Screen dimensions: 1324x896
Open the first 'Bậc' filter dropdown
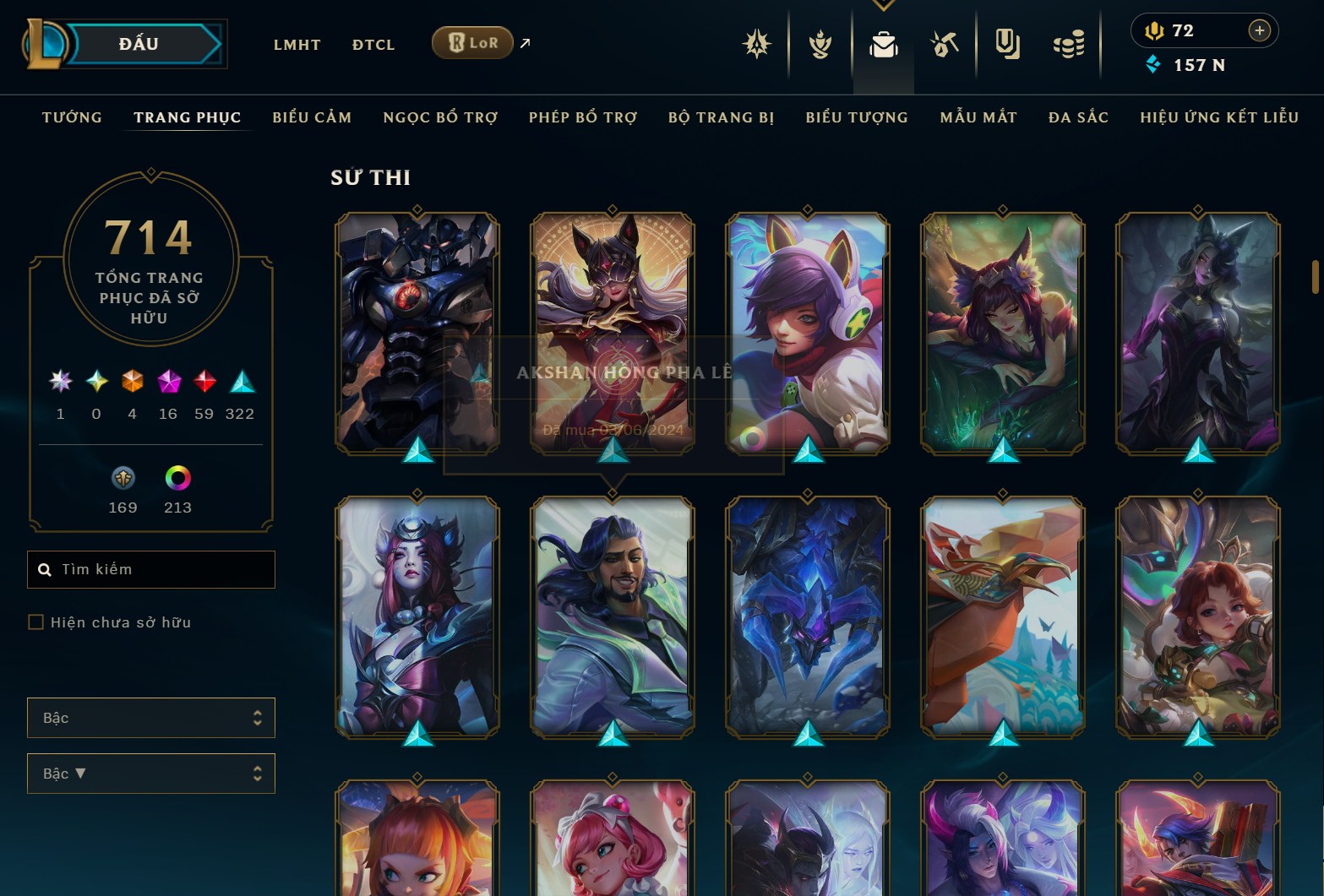coord(150,718)
